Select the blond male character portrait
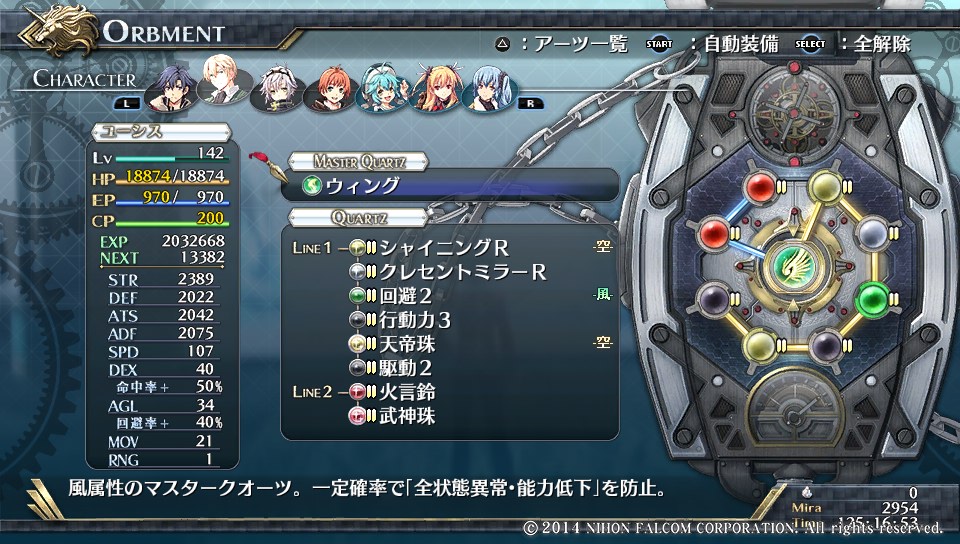Viewport: 960px width, 544px height. (x=222, y=80)
